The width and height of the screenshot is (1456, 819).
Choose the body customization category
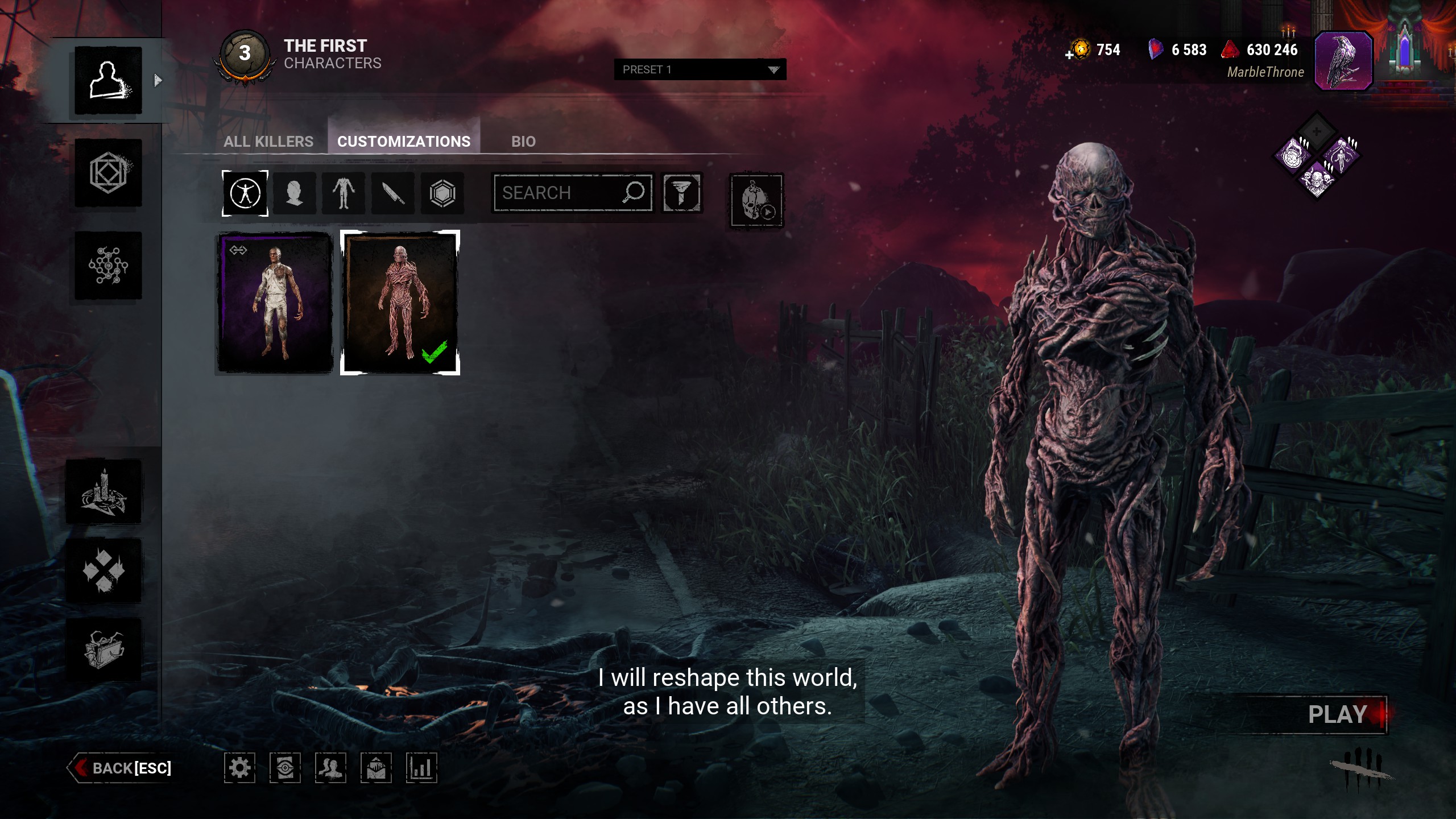tap(344, 193)
